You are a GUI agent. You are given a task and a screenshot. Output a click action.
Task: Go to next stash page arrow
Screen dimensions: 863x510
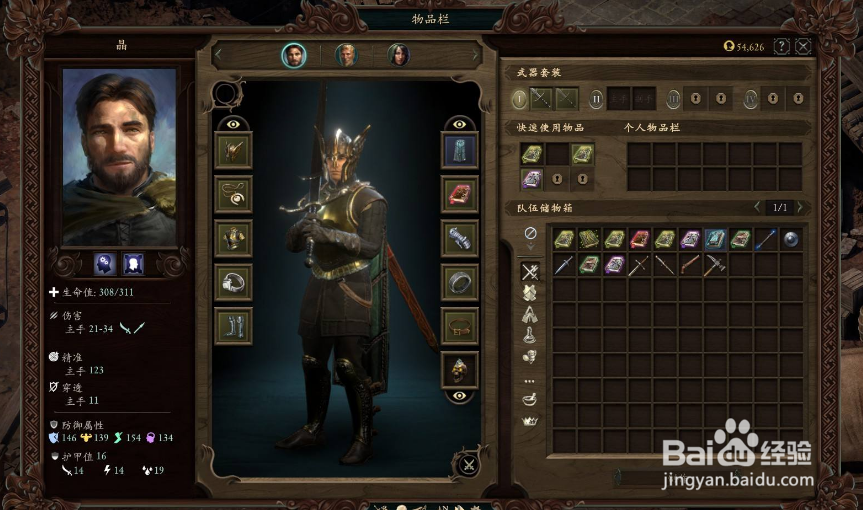coord(799,208)
